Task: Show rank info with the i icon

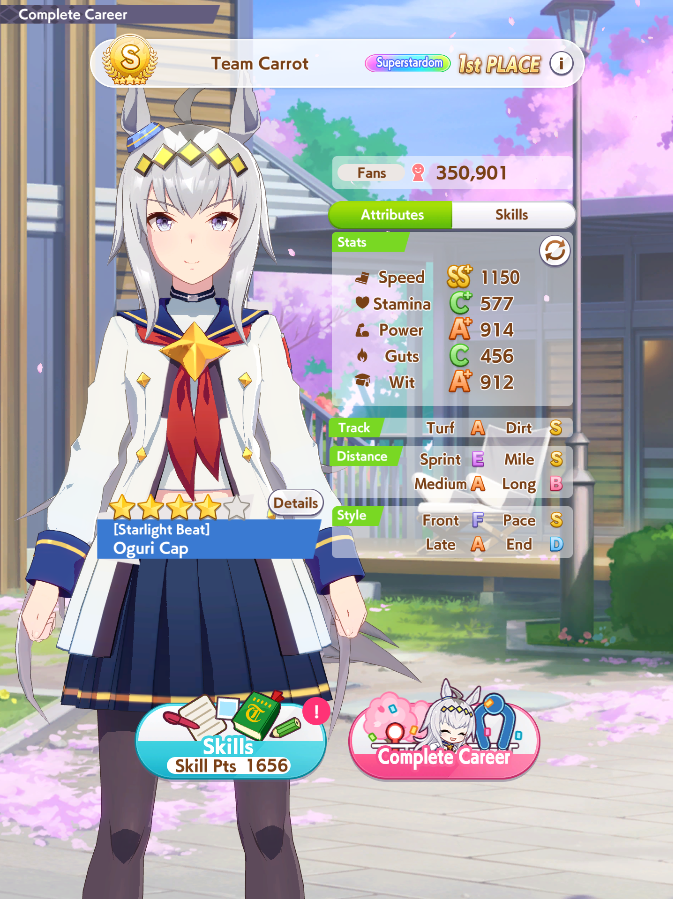Action: [x=561, y=64]
